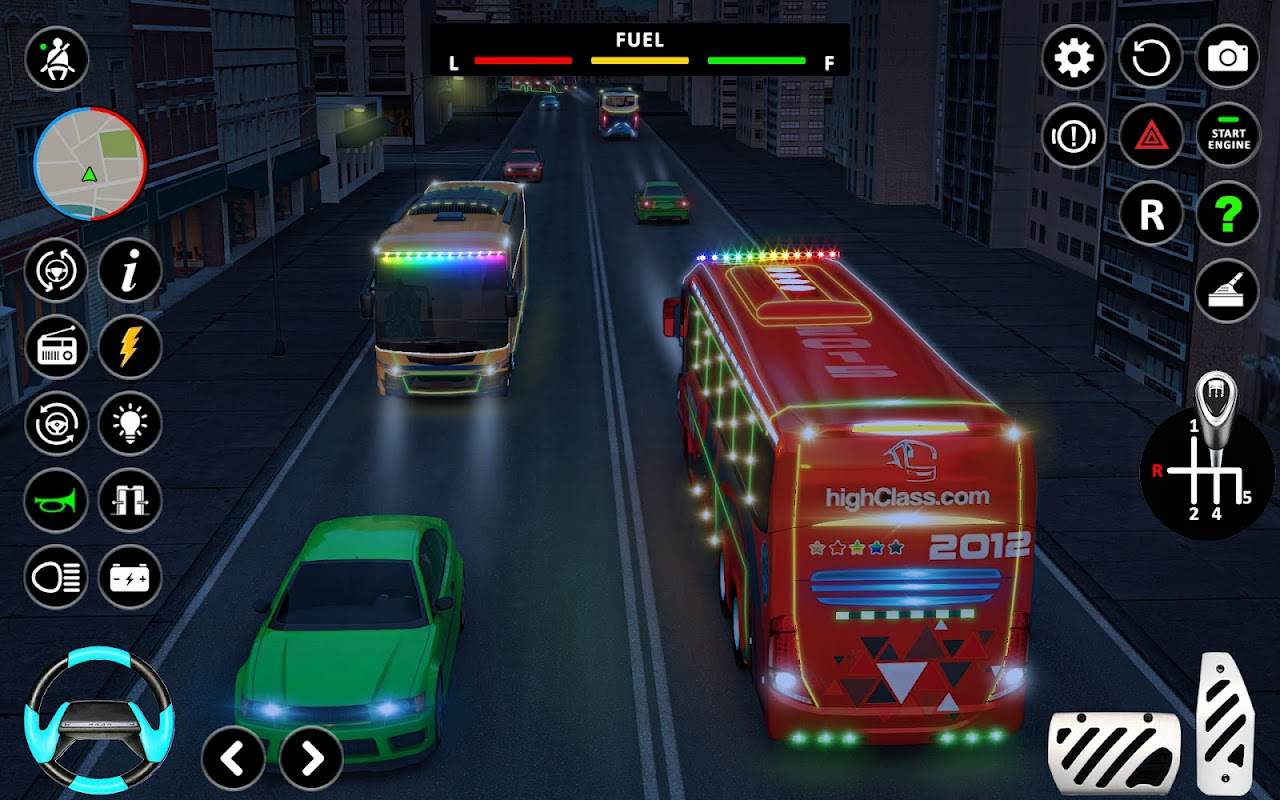Toggle the light bulb interior lights

click(130, 423)
